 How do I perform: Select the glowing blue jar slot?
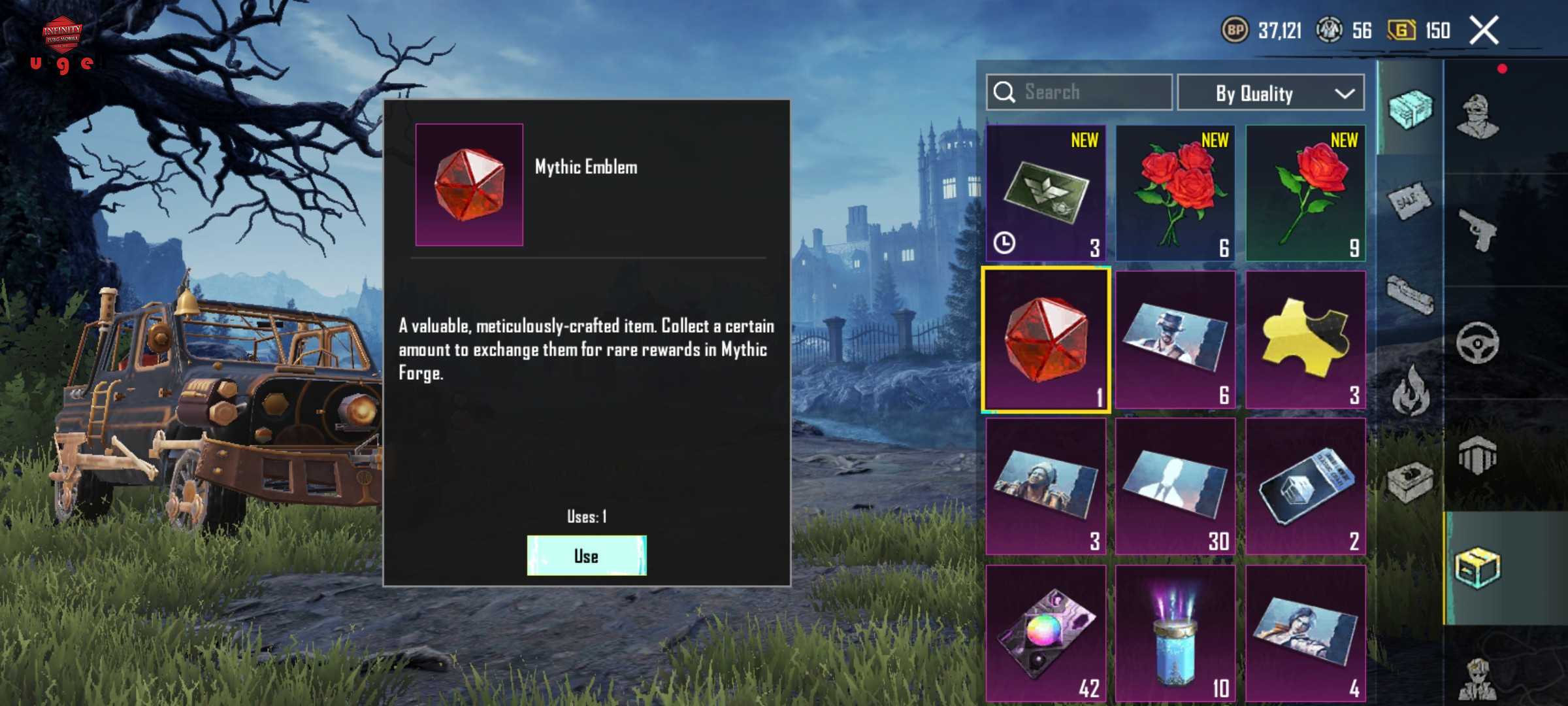point(1175,633)
